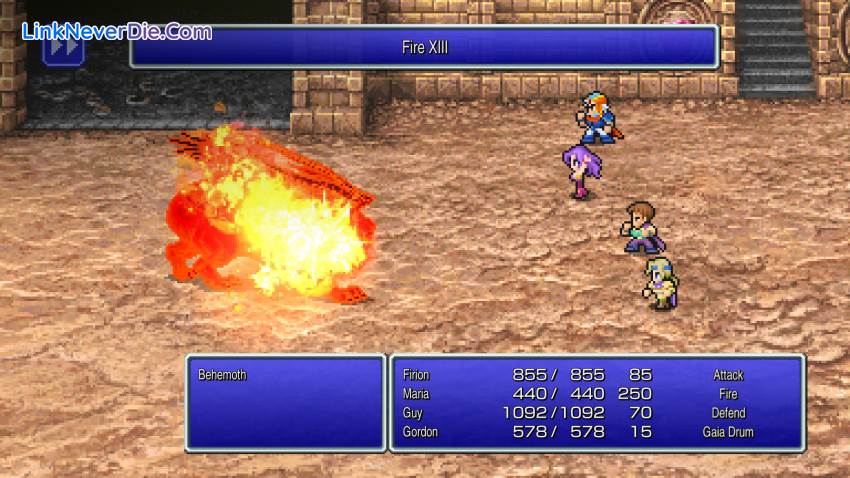Select Gordon's party entry

pos(420,432)
